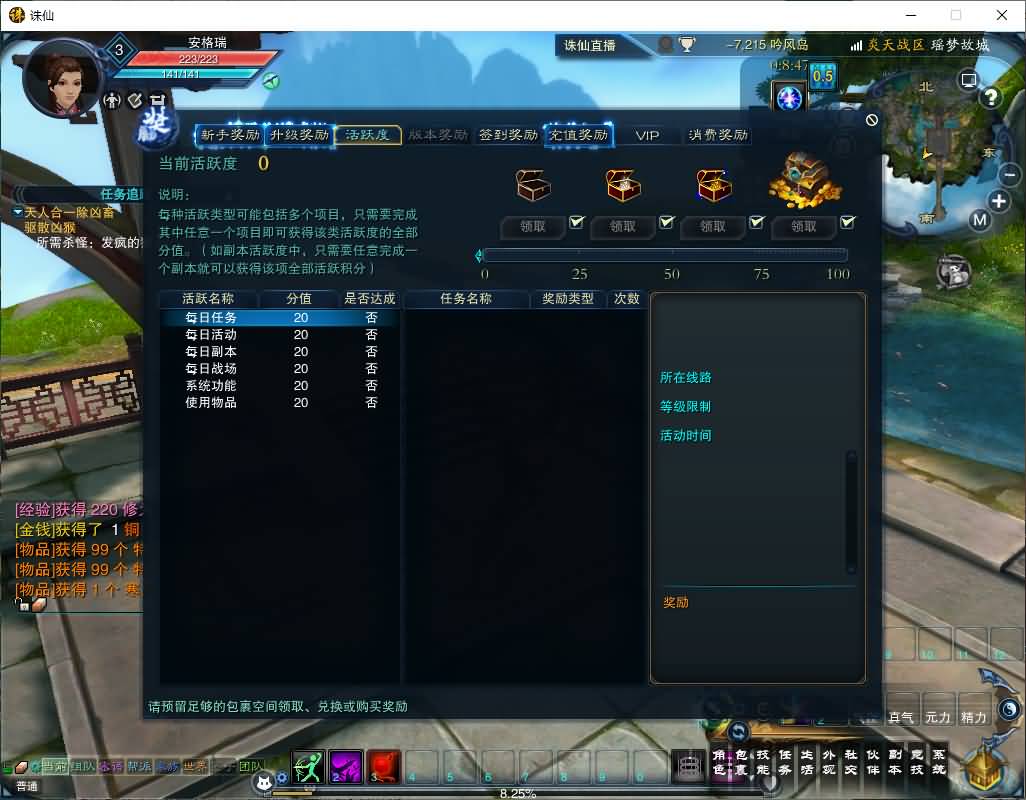Screen dimensions: 1026x800
Task: Open the 角色 character menu
Action: (x=718, y=763)
